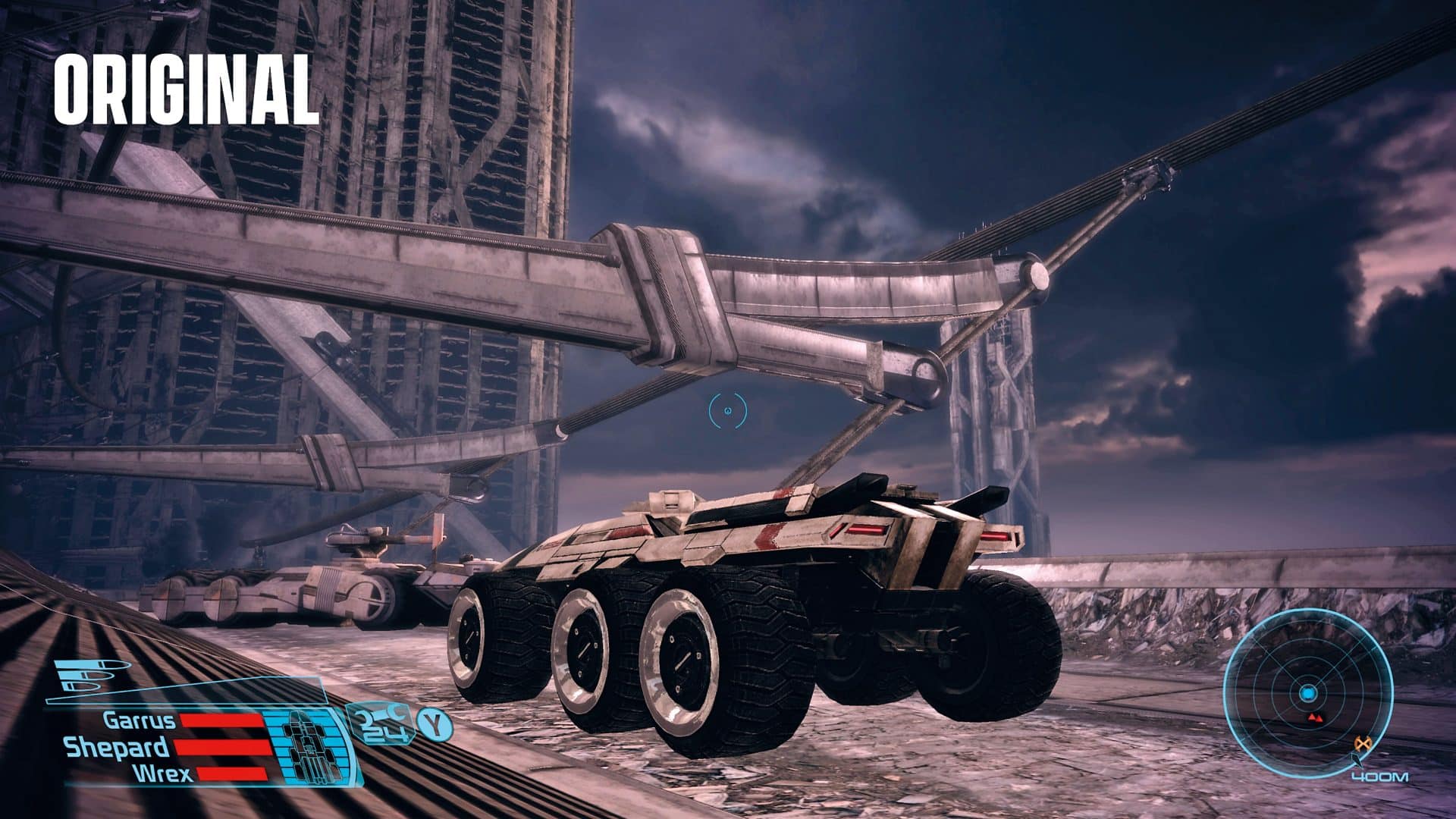Viewport: 1456px width, 819px height.
Task: Click the Mako vehicle schematic icon
Action: 309,747
